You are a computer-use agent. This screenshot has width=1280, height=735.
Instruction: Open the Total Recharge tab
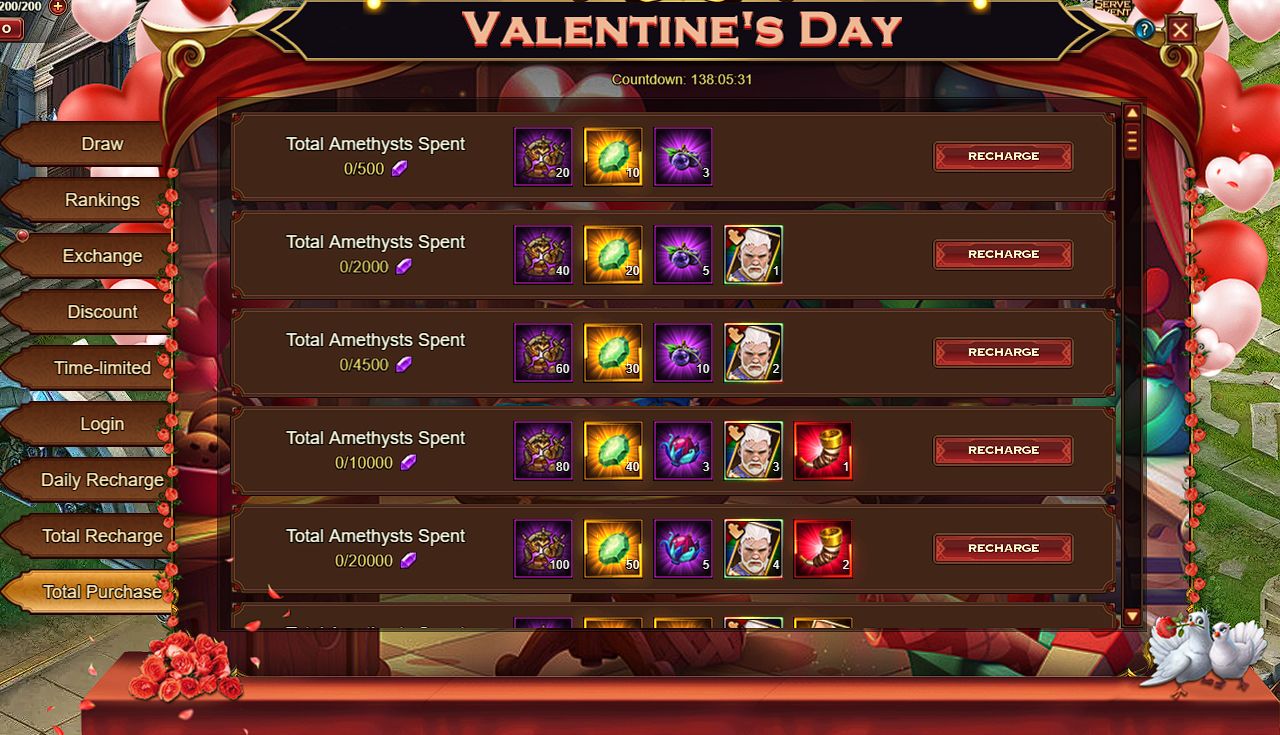point(101,536)
